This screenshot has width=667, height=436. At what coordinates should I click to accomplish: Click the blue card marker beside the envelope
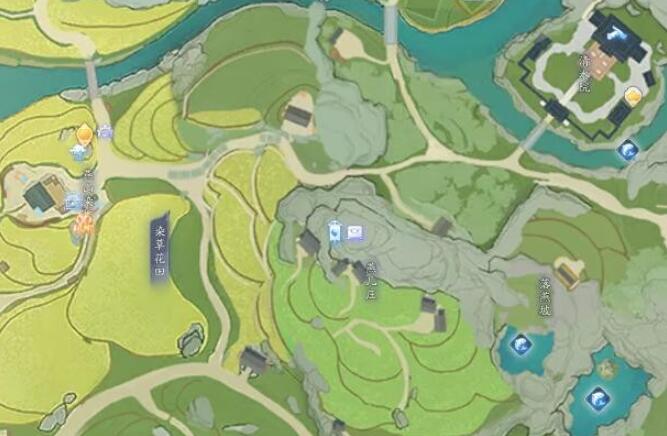click(x=335, y=229)
